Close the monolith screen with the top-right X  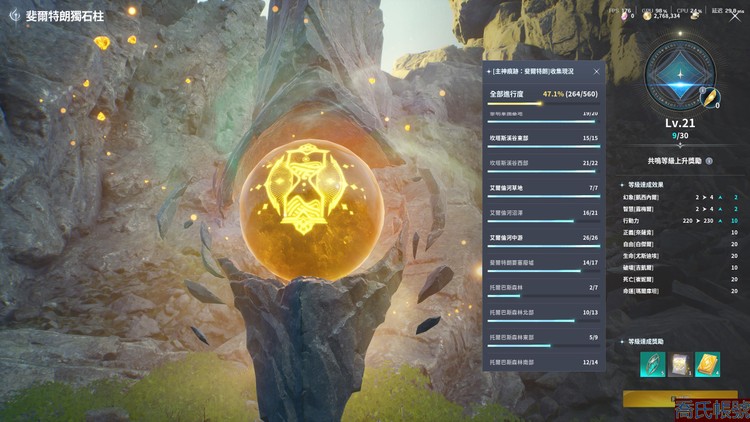734,15
